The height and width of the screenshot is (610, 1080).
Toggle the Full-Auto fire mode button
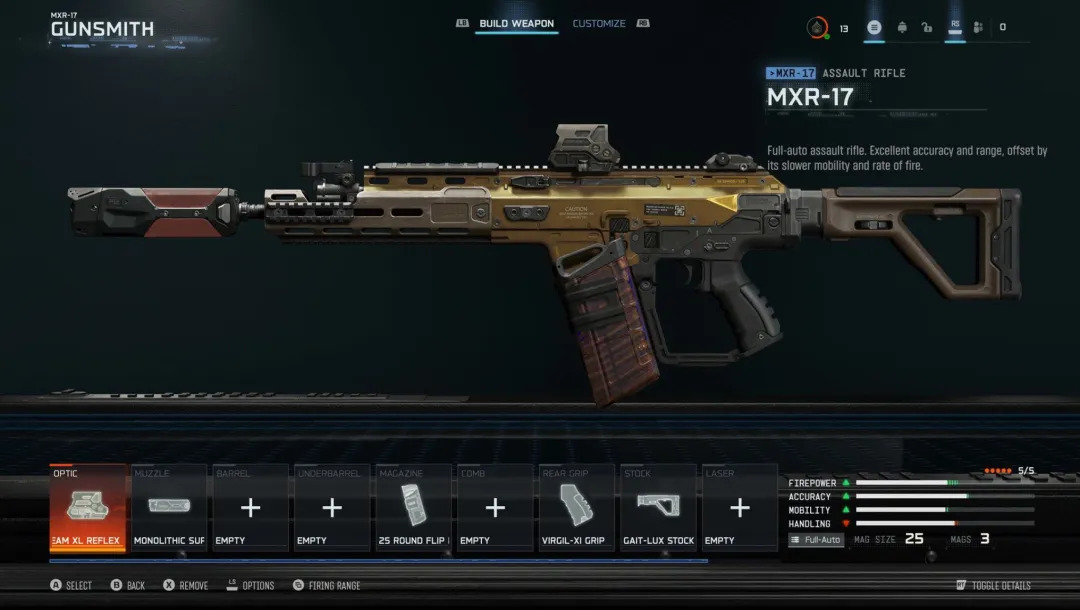(816, 540)
